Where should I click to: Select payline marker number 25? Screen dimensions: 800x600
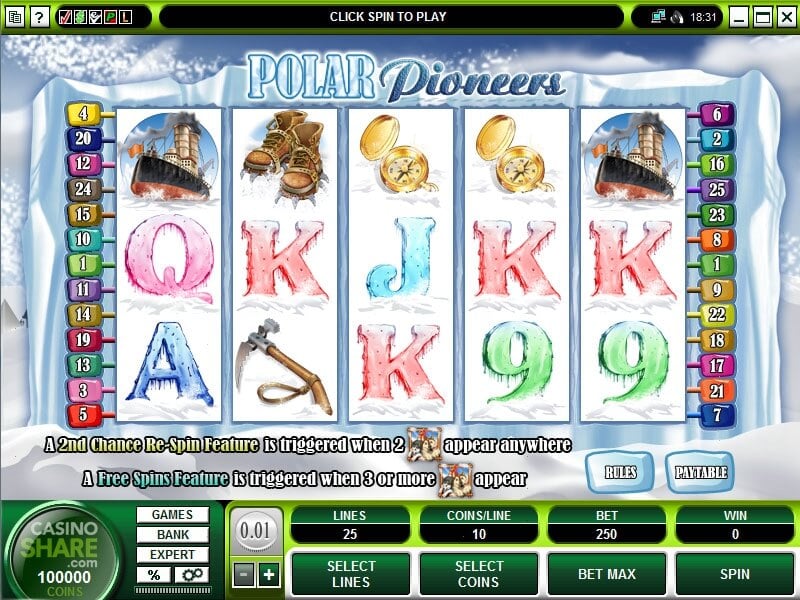tap(717, 188)
